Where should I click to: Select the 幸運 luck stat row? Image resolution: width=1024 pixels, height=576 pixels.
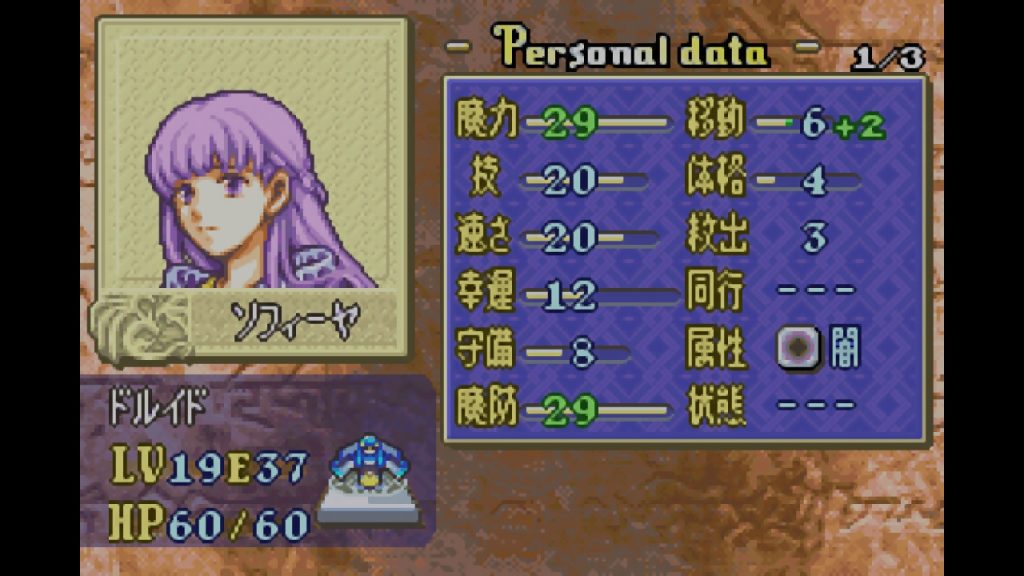click(562, 295)
